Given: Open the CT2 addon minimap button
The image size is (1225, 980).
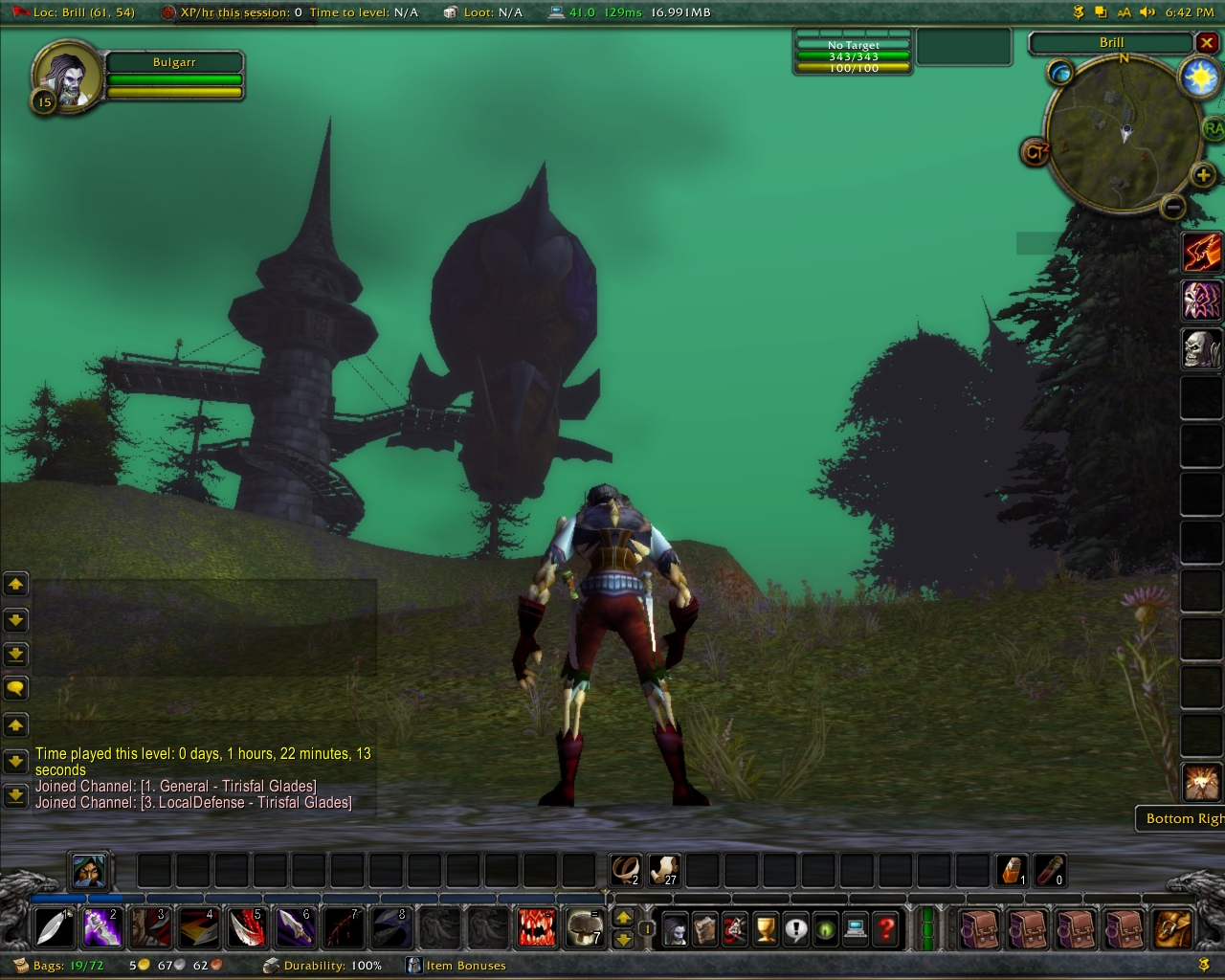Looking at the screenshot, I should [1036, 152].
